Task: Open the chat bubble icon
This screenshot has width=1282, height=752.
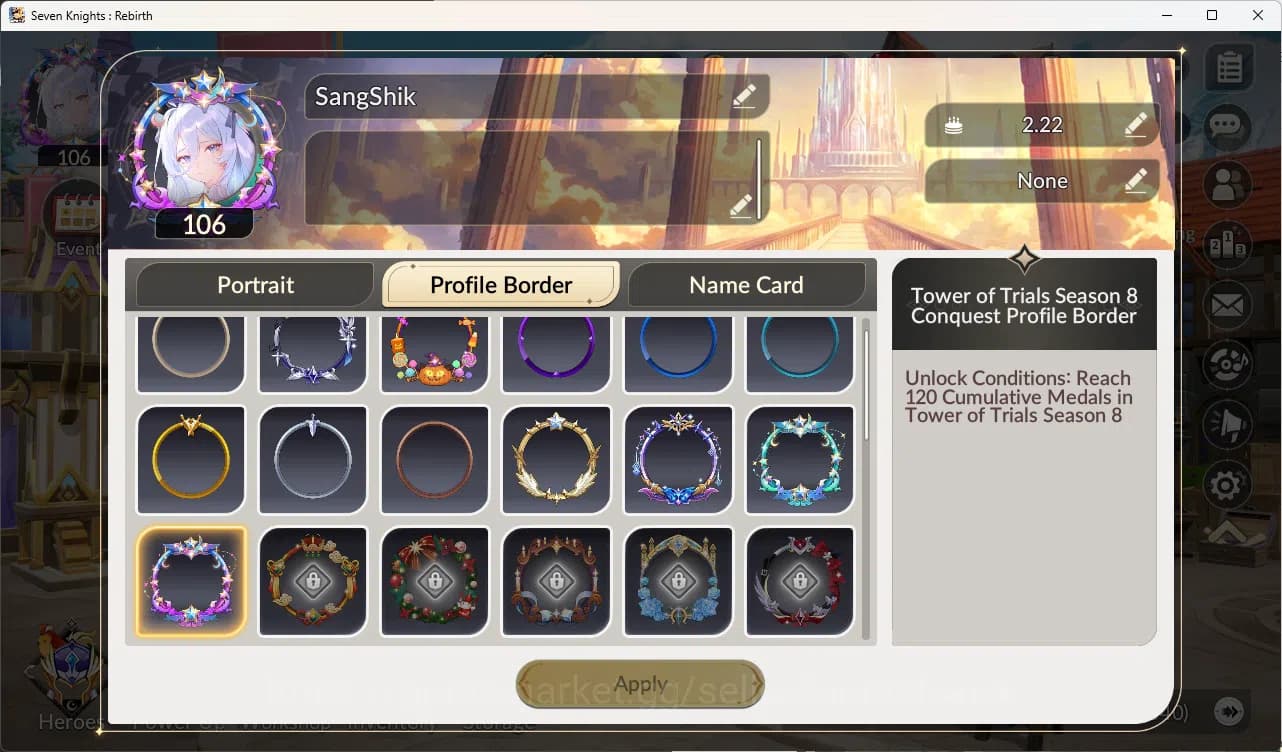Action: (1228, 126)
